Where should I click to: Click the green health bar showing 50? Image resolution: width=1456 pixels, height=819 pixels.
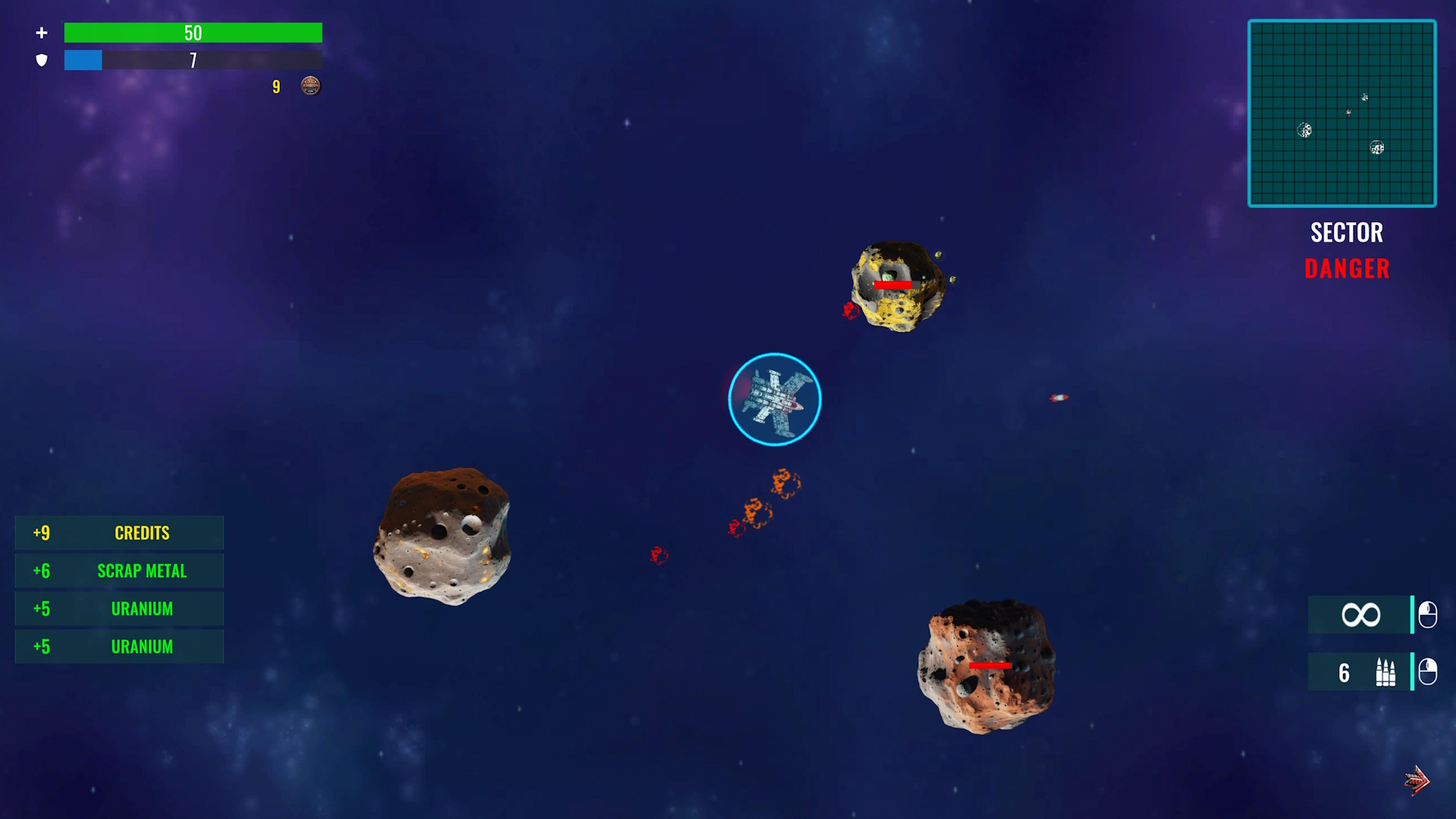[193, 33]
